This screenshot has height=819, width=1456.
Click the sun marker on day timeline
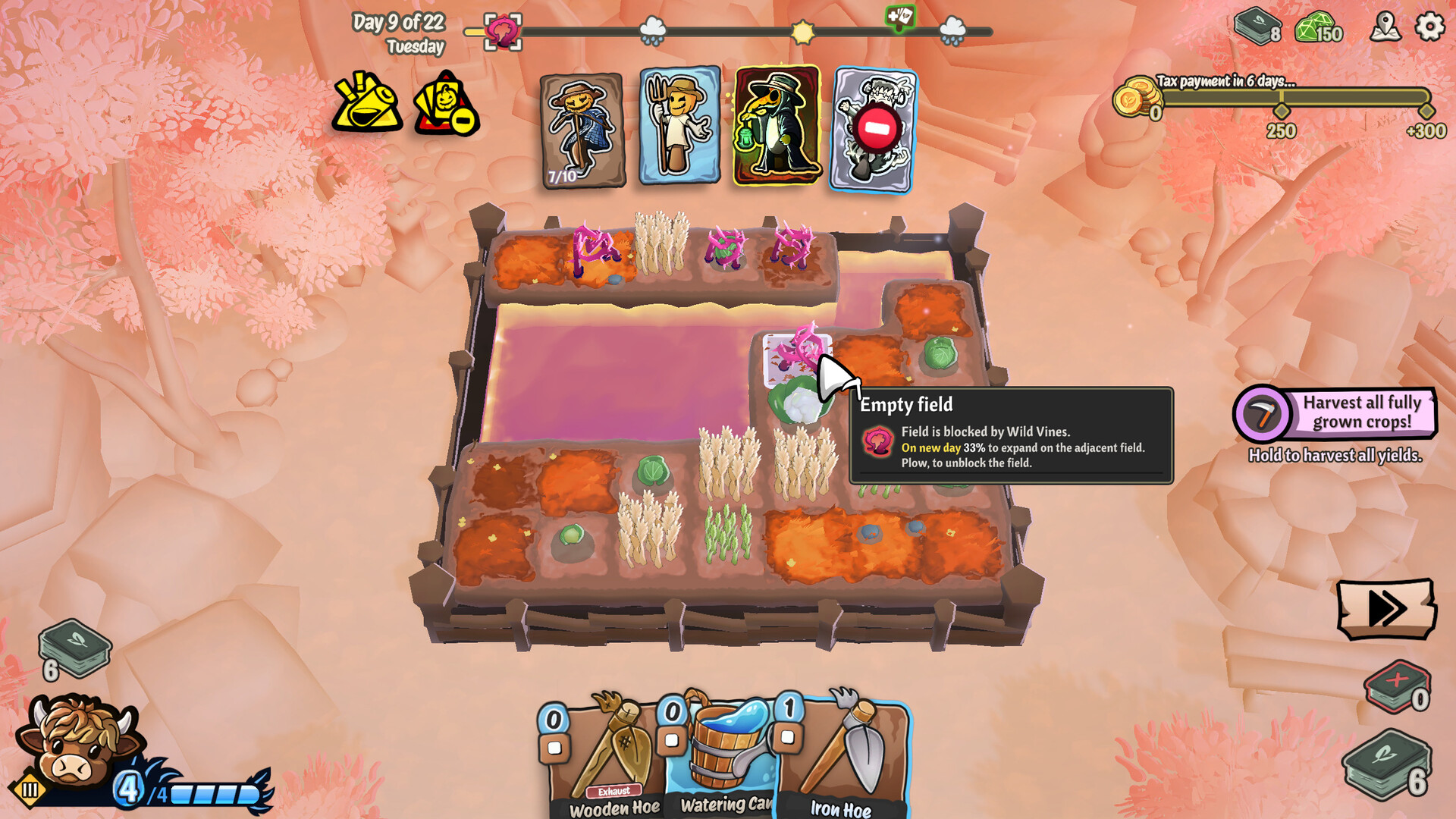coord(802,33)
